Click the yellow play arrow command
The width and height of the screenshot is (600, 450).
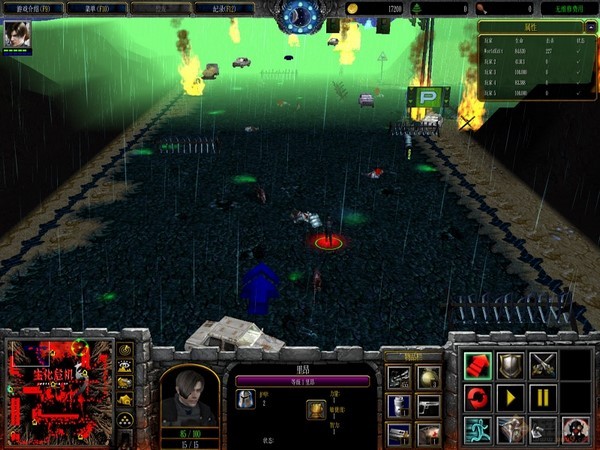pyautogui.click(x=510, y=398)
